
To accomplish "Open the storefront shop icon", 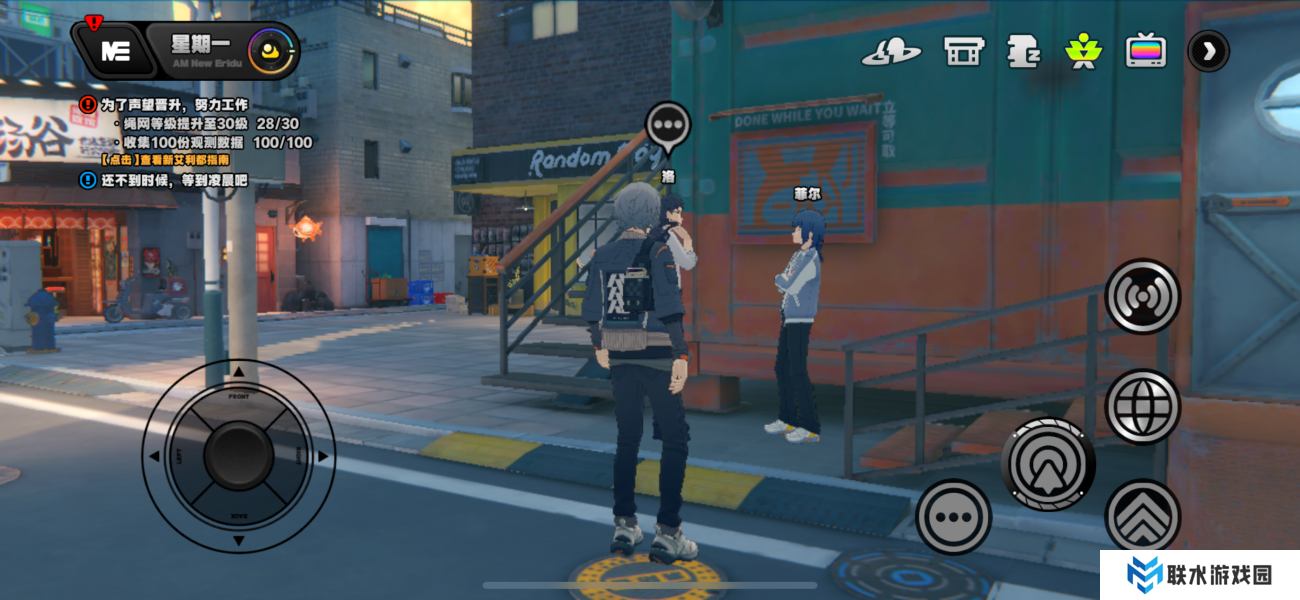I will pos(964,51).
